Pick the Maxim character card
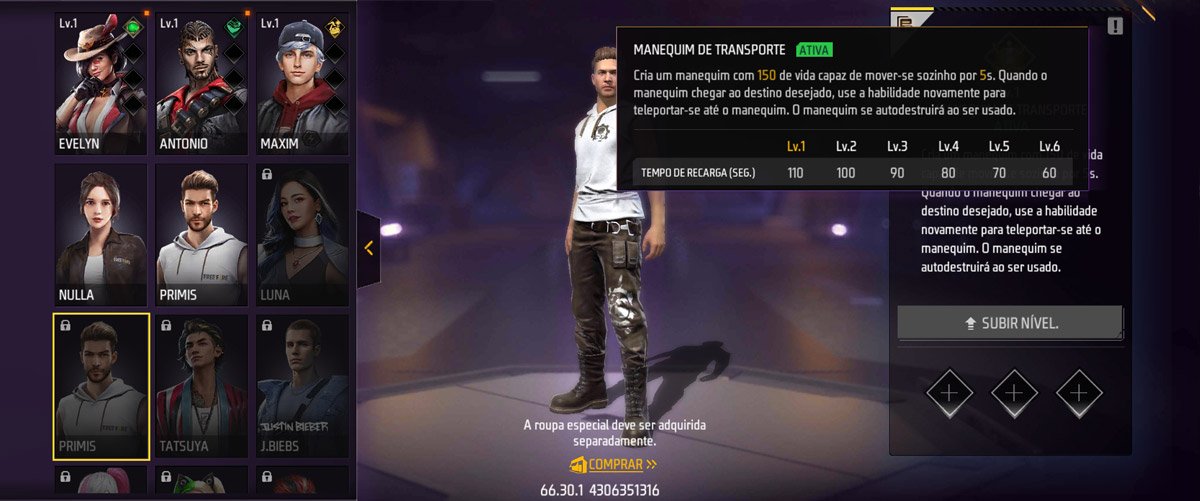The image size is (1200, 501). coord(302,84)
